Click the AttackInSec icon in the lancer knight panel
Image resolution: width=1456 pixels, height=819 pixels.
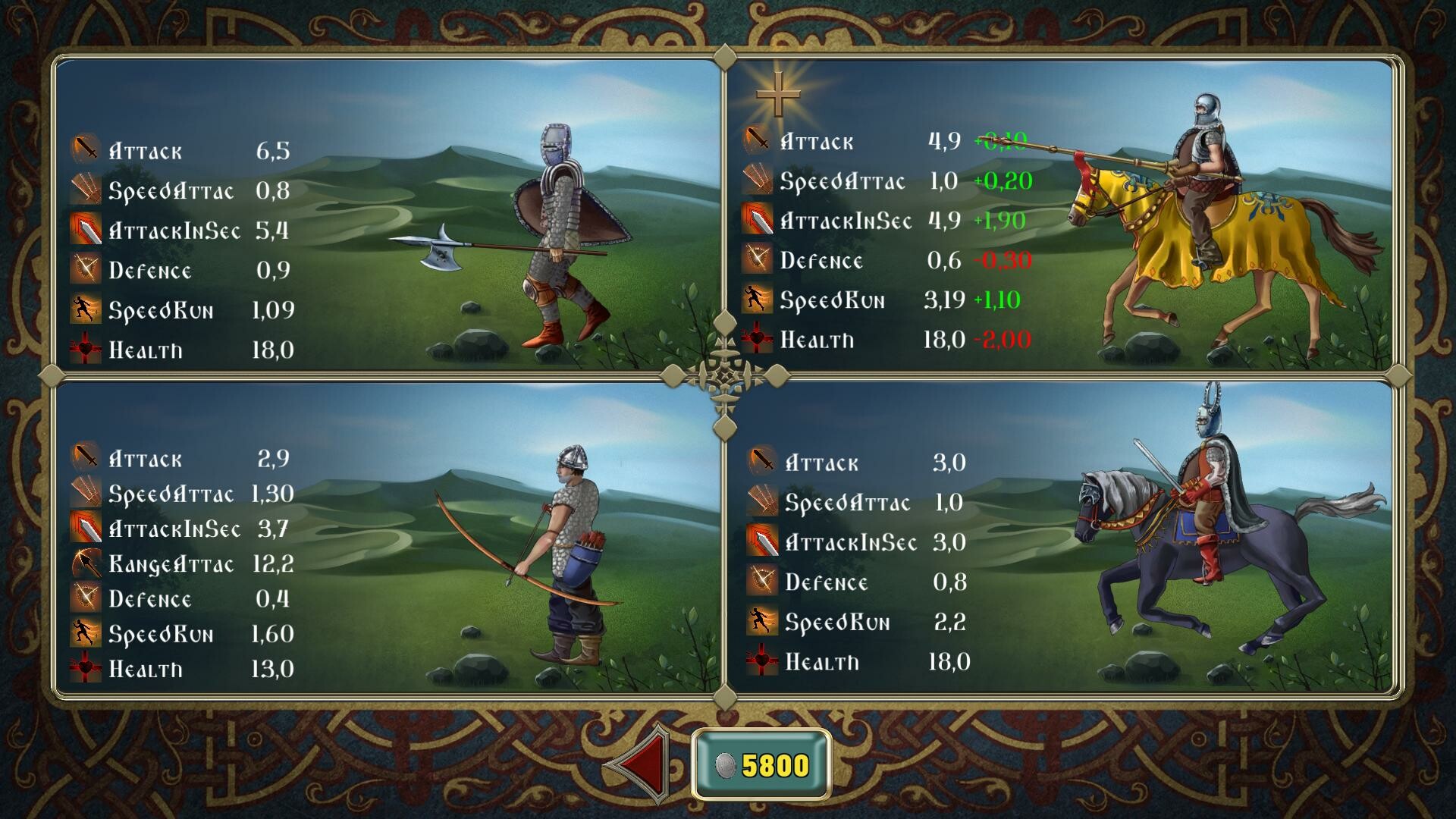(x=758, y=221)
